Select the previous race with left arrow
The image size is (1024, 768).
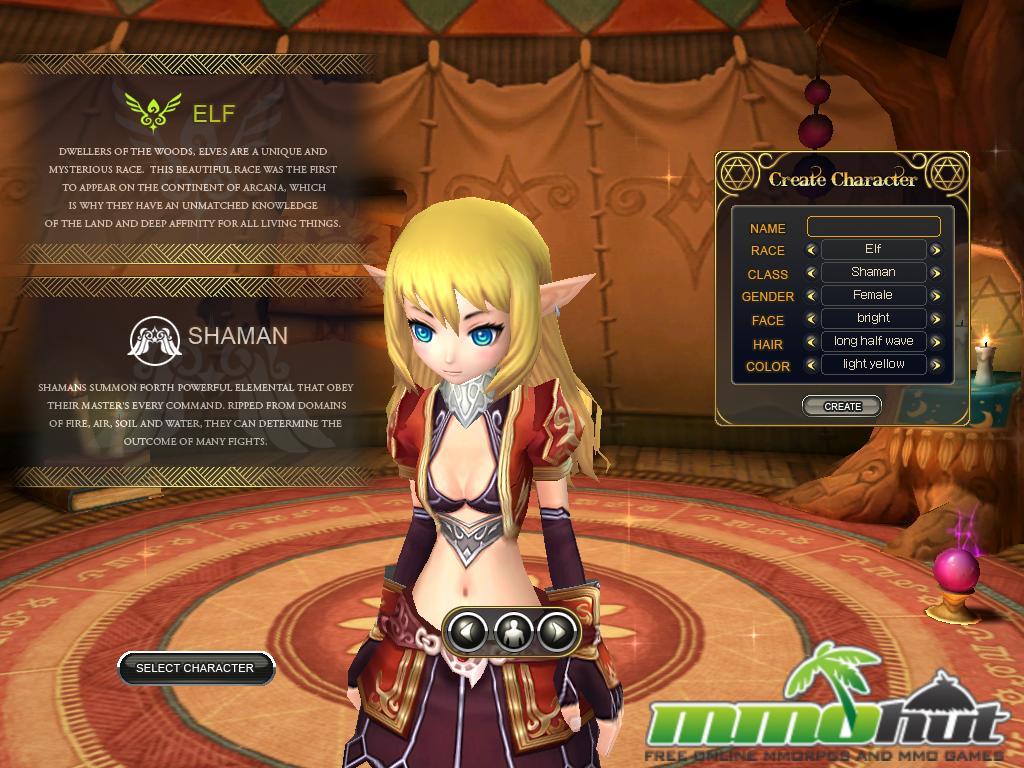point(811,250)
